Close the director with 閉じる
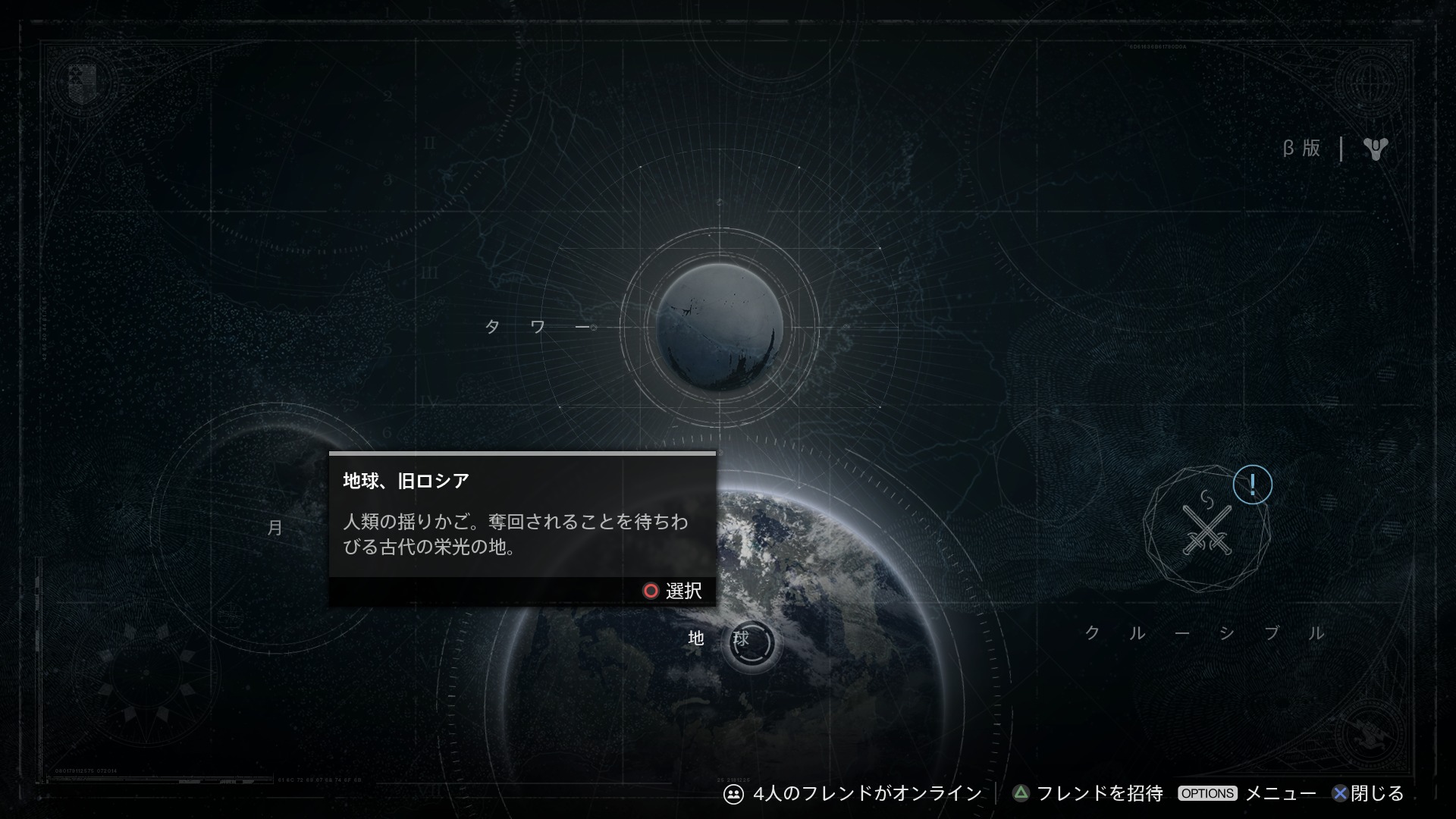 tap(1367, 793)
